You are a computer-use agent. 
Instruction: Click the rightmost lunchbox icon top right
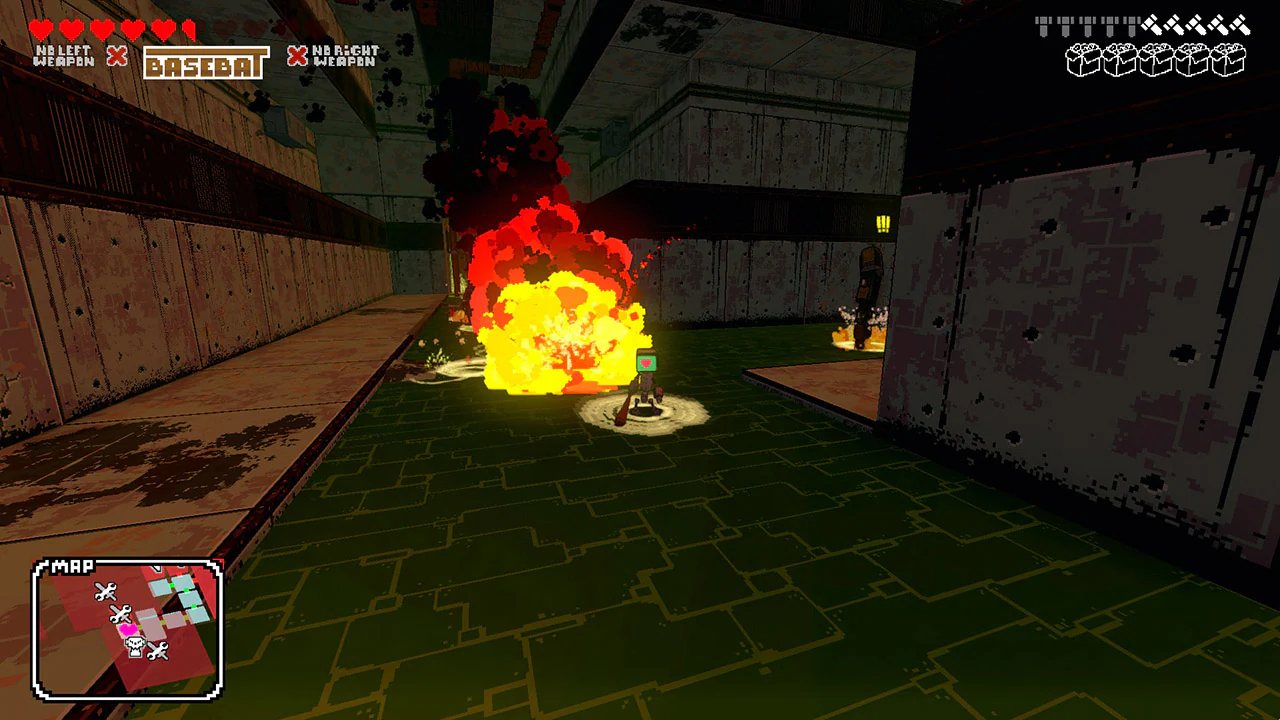pos(1228,60)
